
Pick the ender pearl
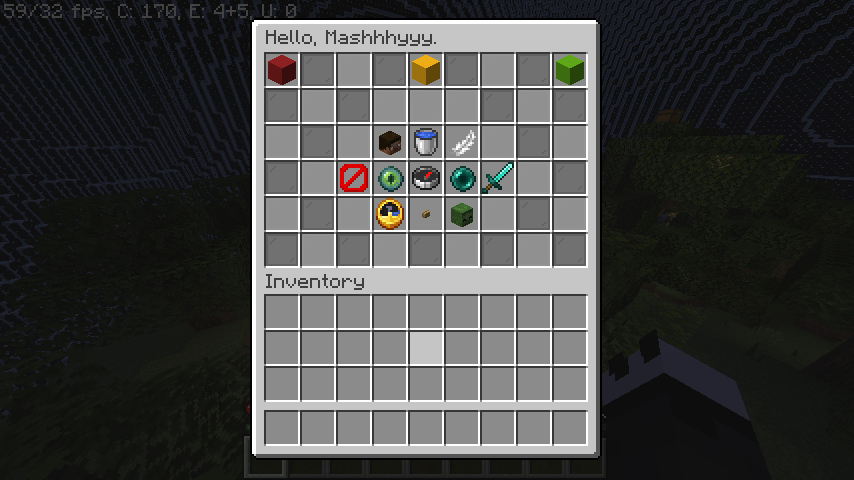click(x=462, y=178)
